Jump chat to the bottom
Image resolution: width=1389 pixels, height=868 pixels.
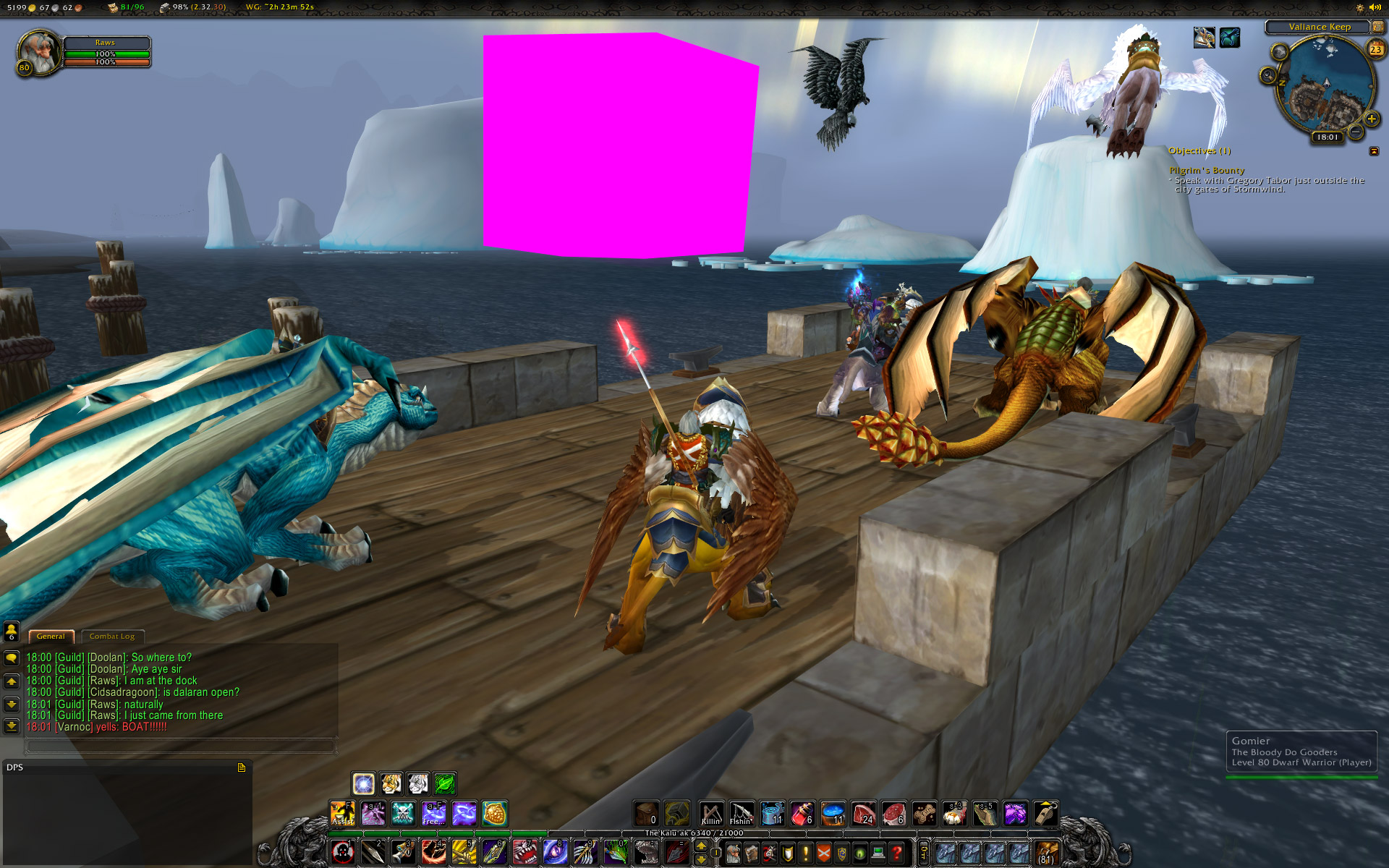(12, 726)
